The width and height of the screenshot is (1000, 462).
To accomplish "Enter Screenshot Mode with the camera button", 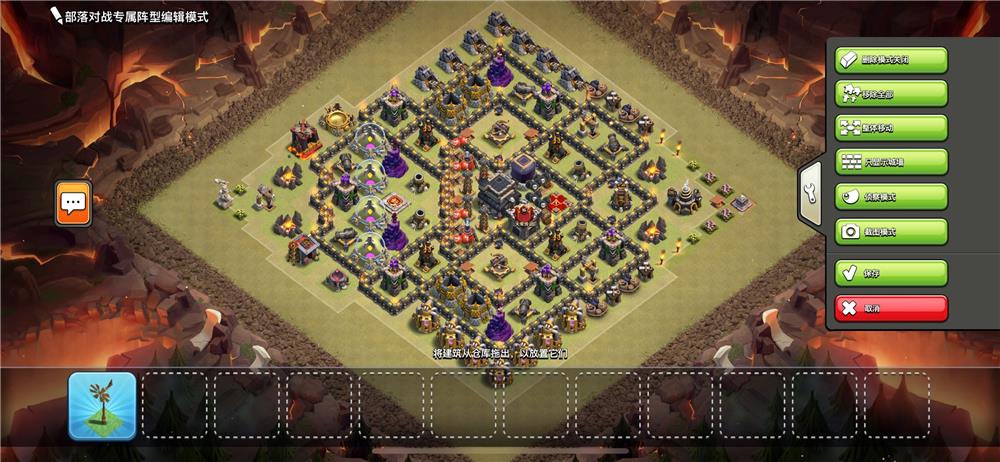I will (x=891, y=232).
